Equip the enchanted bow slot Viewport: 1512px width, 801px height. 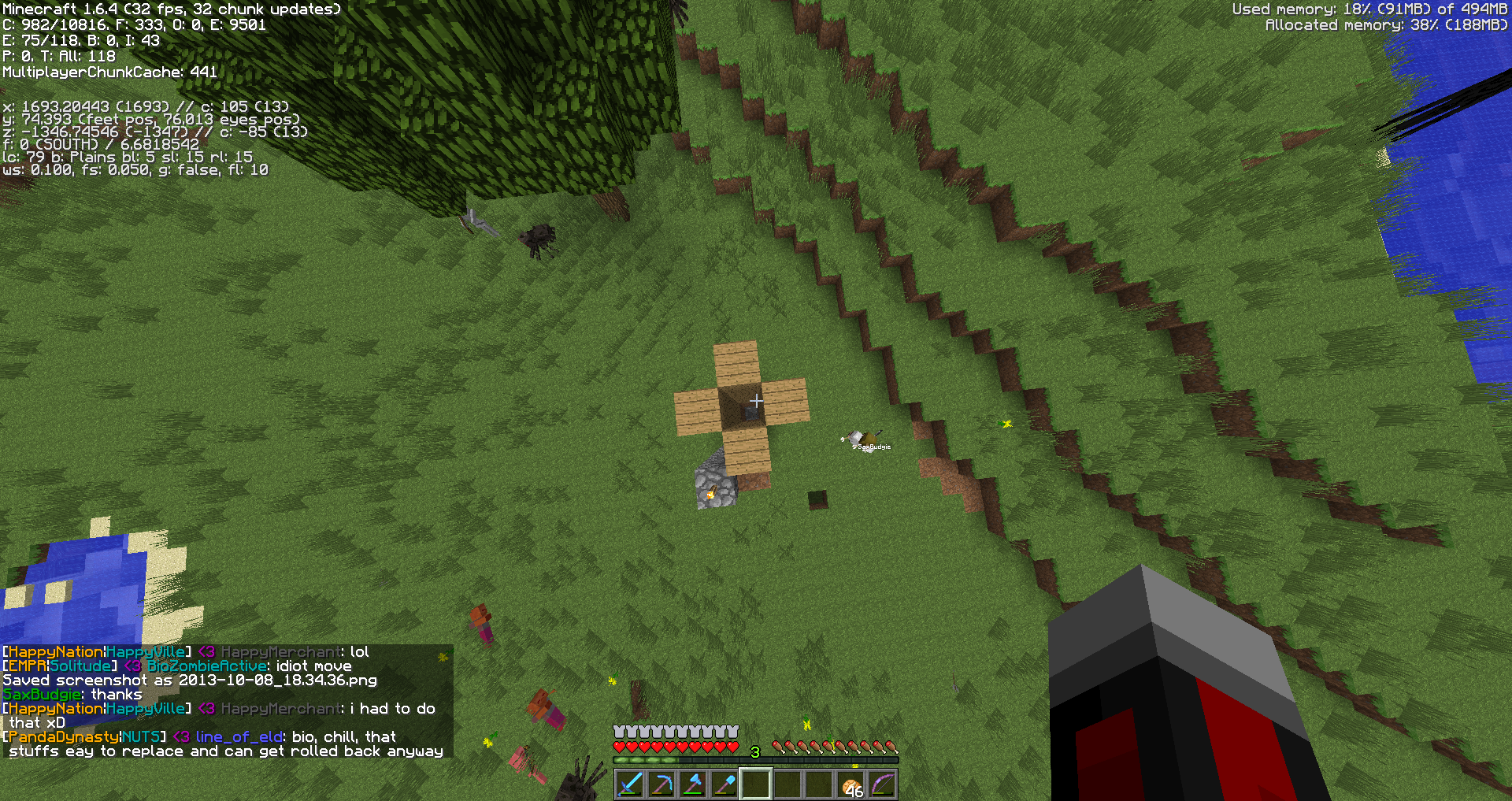(883, 784)
